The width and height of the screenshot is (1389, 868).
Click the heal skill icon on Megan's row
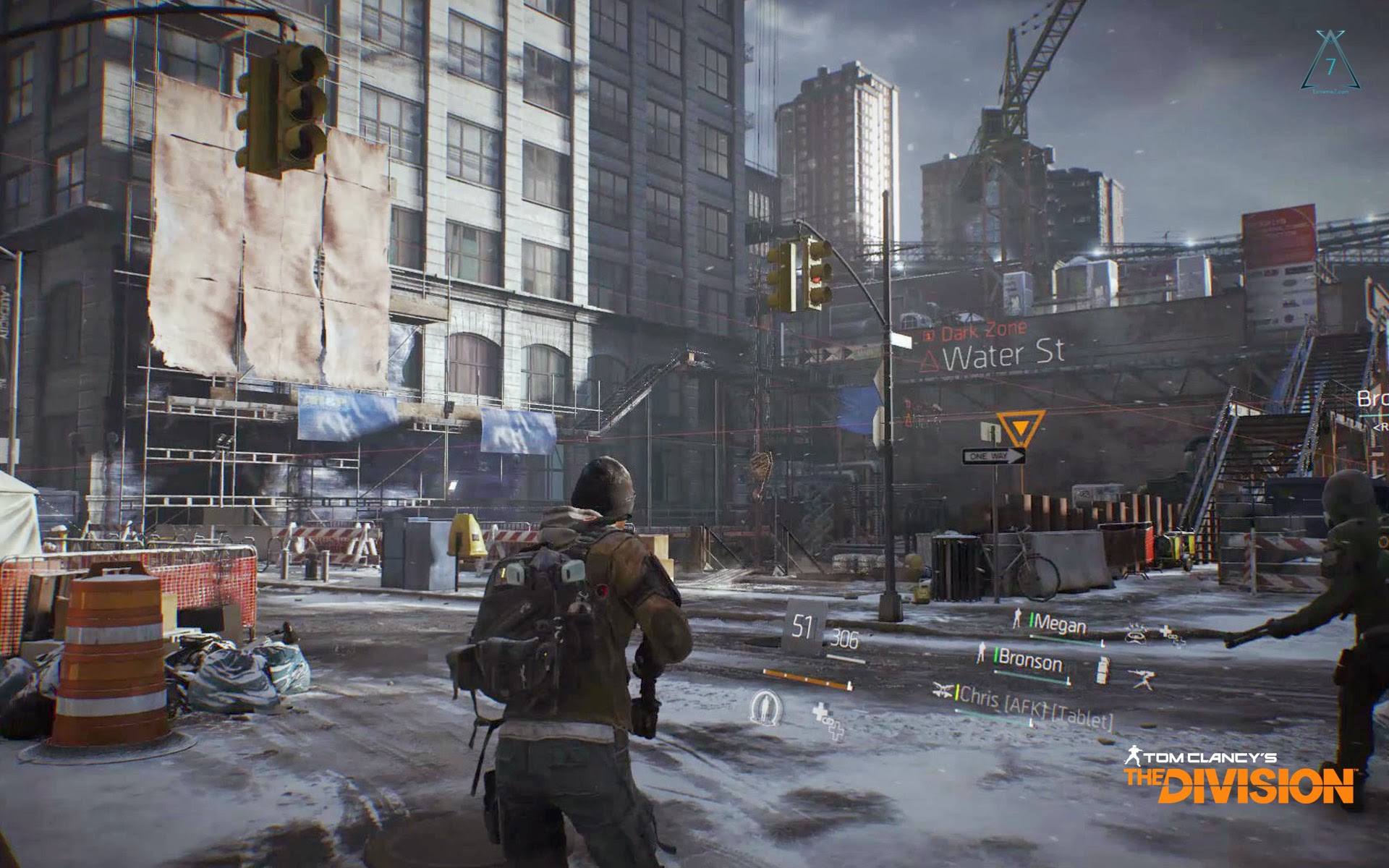[x=1171, y=634]
